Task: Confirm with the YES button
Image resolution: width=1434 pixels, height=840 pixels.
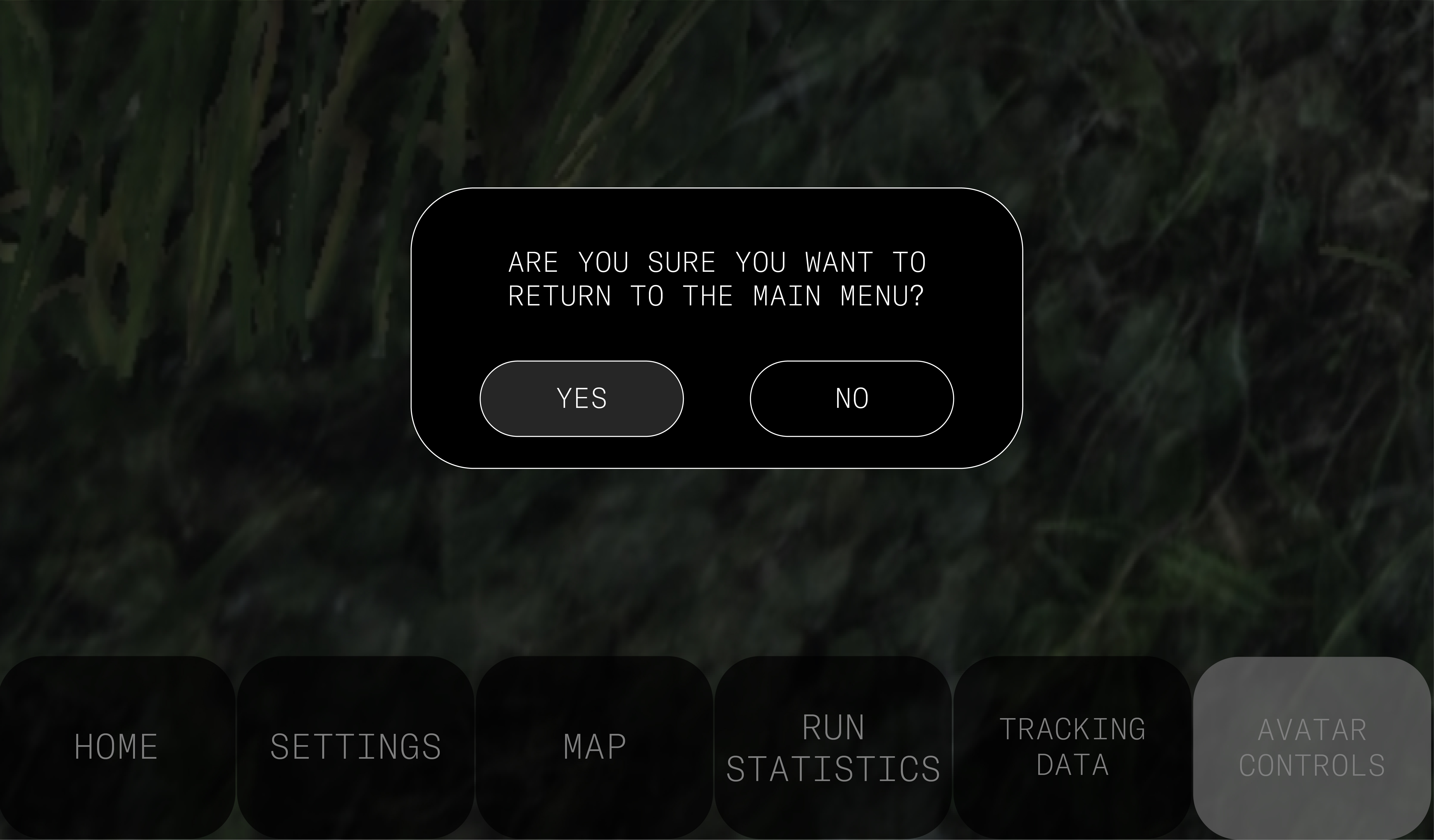Action: click(x=581, y=399)
